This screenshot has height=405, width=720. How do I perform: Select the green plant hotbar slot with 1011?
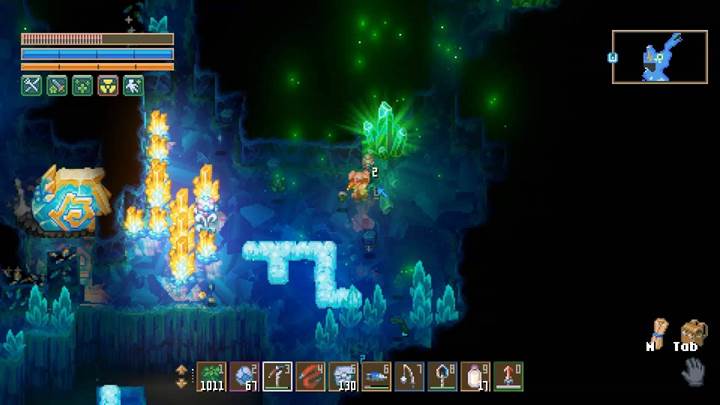click(x=212, y=376)
